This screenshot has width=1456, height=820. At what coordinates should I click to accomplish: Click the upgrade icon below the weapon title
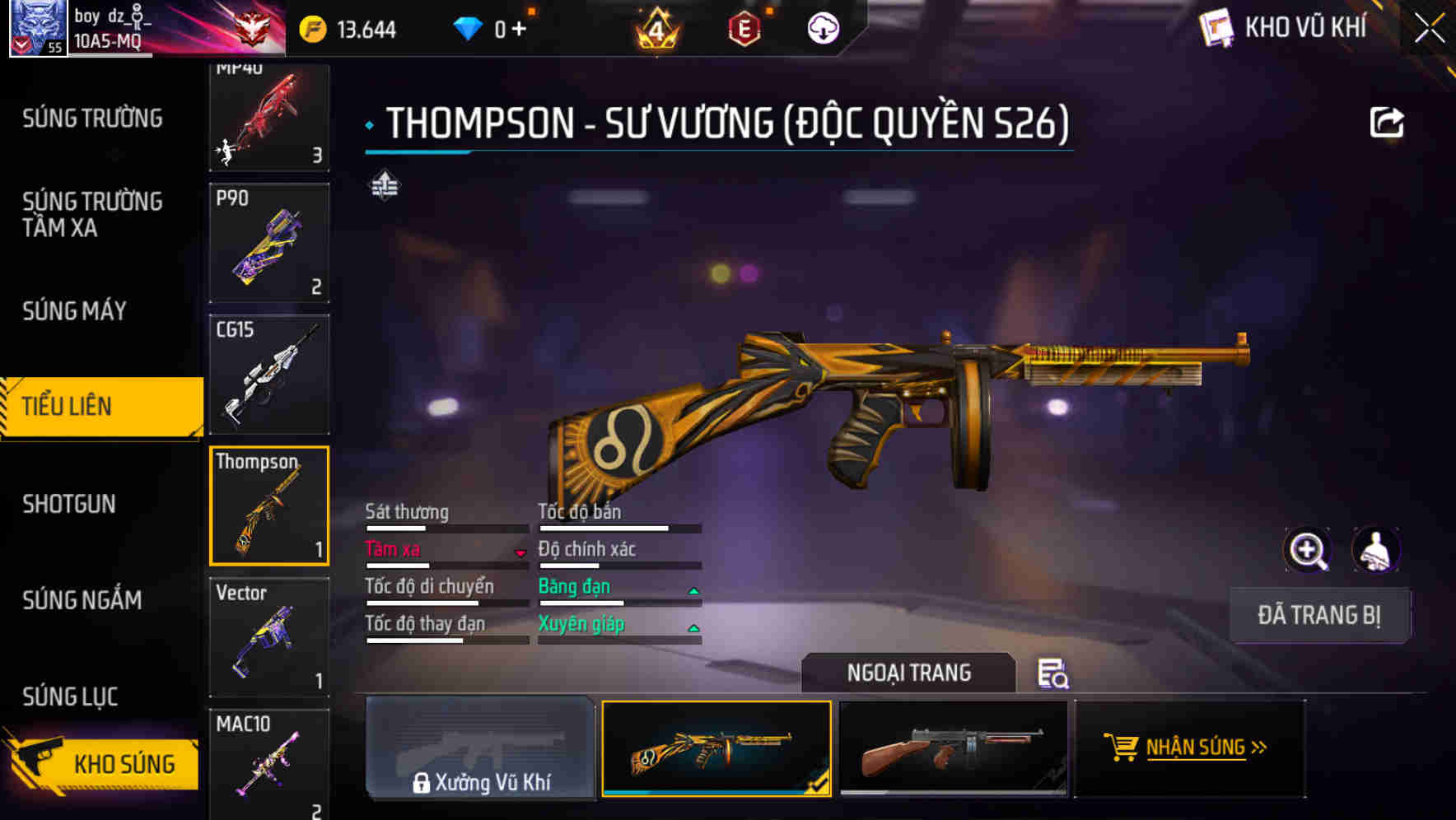pyautogui.click(x=384, y=185)
